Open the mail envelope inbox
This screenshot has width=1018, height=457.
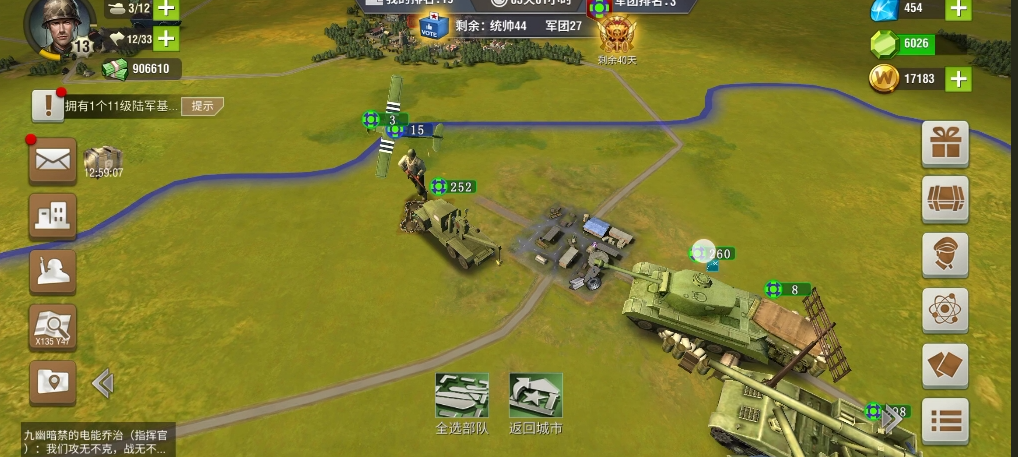coord(52,160)
